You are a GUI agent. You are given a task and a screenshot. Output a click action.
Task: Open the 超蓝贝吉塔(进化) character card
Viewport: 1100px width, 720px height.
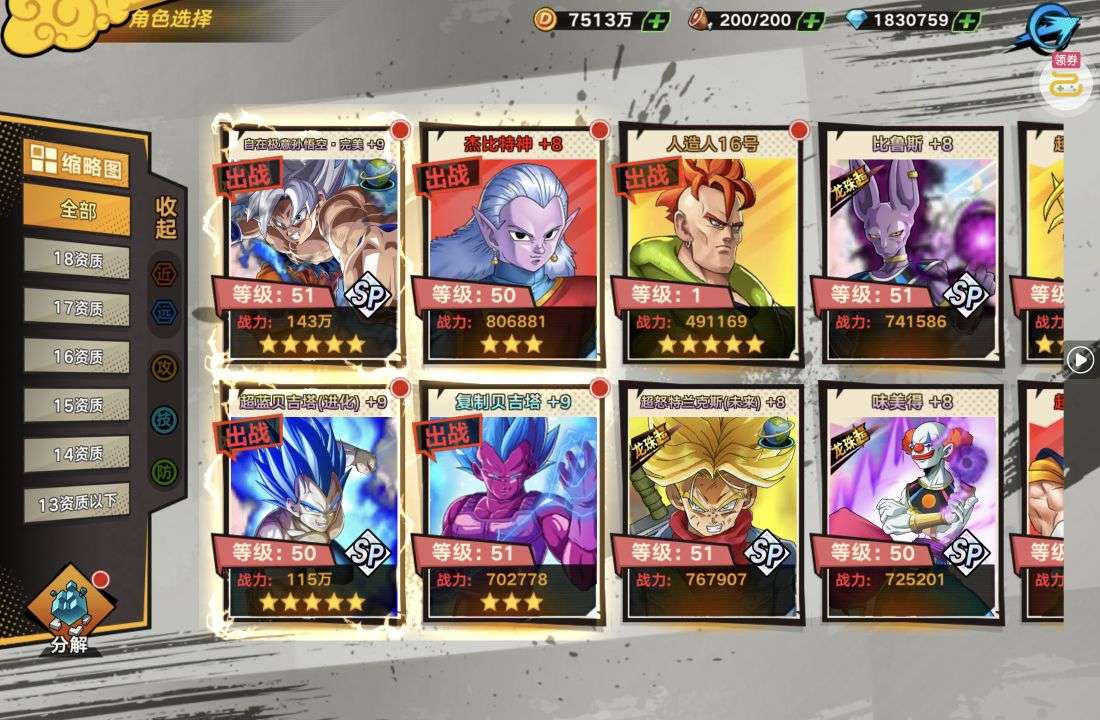click(x=311, y=500)
